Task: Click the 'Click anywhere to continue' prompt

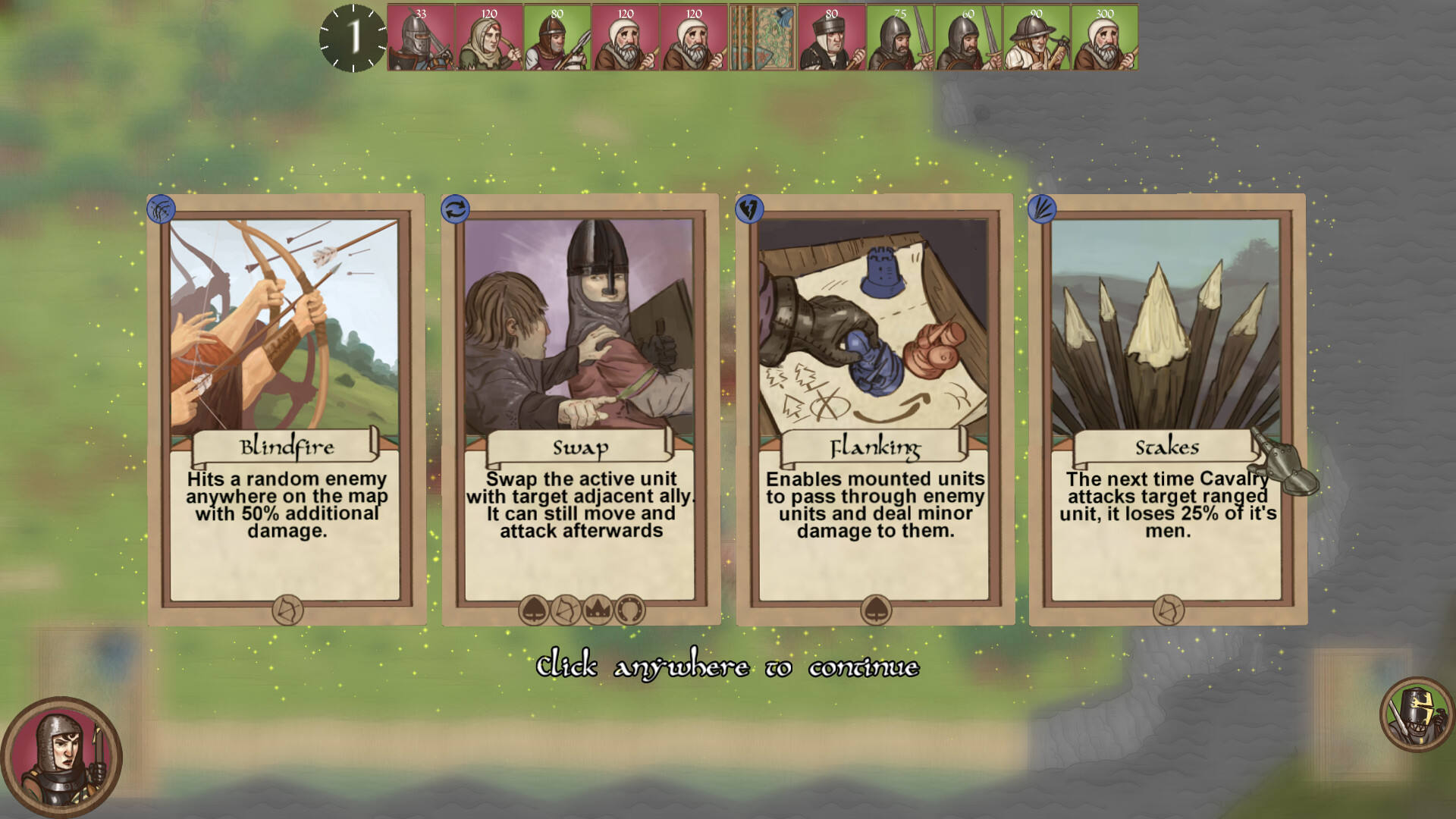Action: click(727, 667)
